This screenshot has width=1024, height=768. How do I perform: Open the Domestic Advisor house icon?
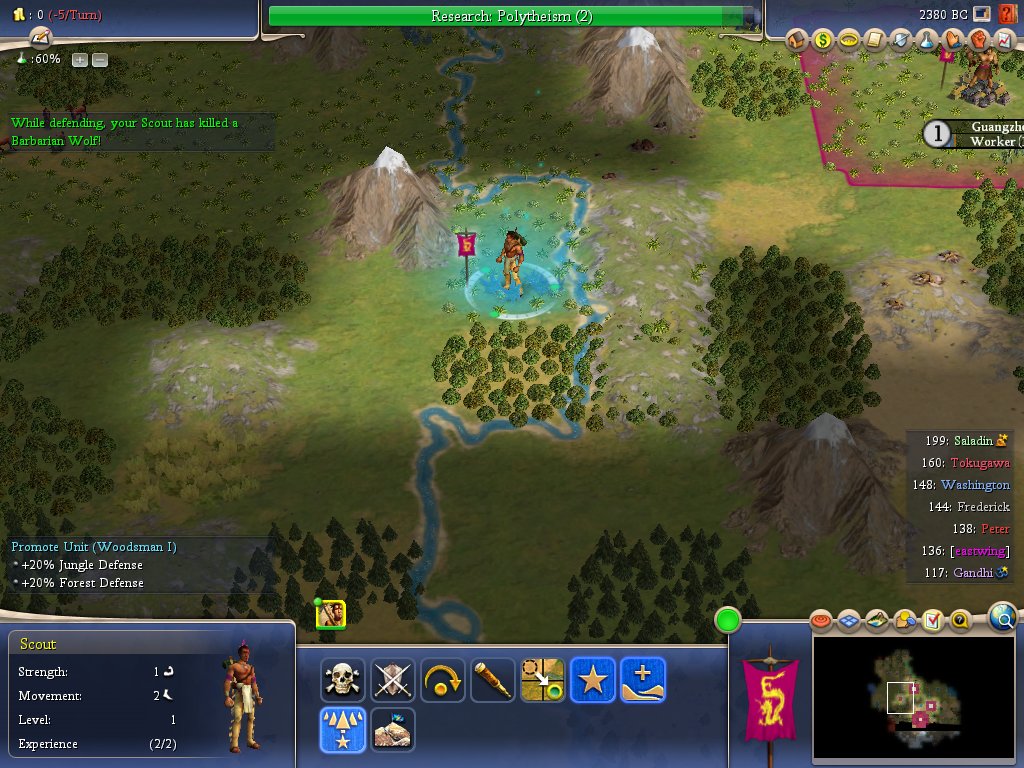797,40
